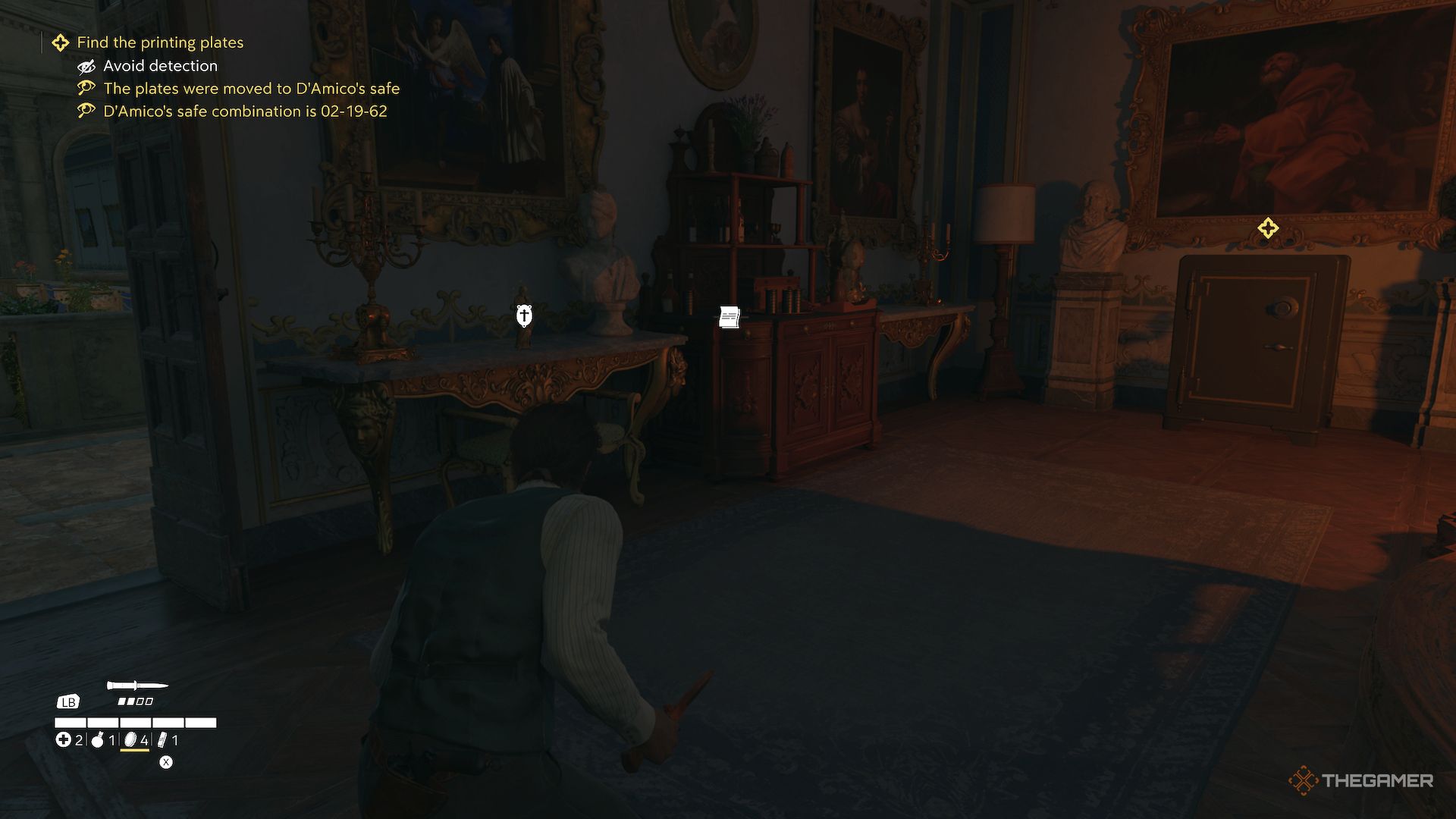Select the Find the printing plates entry
This screenshot has height=819, width=1456.
(x=162, y=42)
